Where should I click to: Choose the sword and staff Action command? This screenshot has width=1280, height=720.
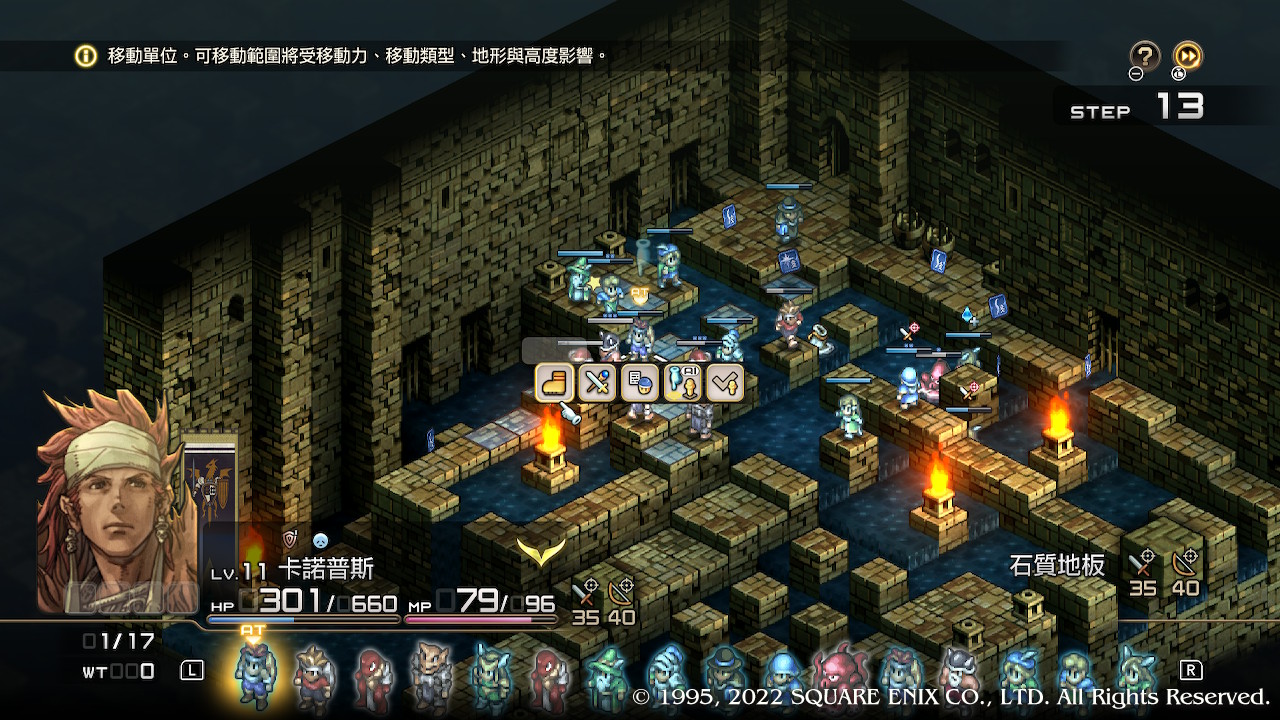[597, 382]
